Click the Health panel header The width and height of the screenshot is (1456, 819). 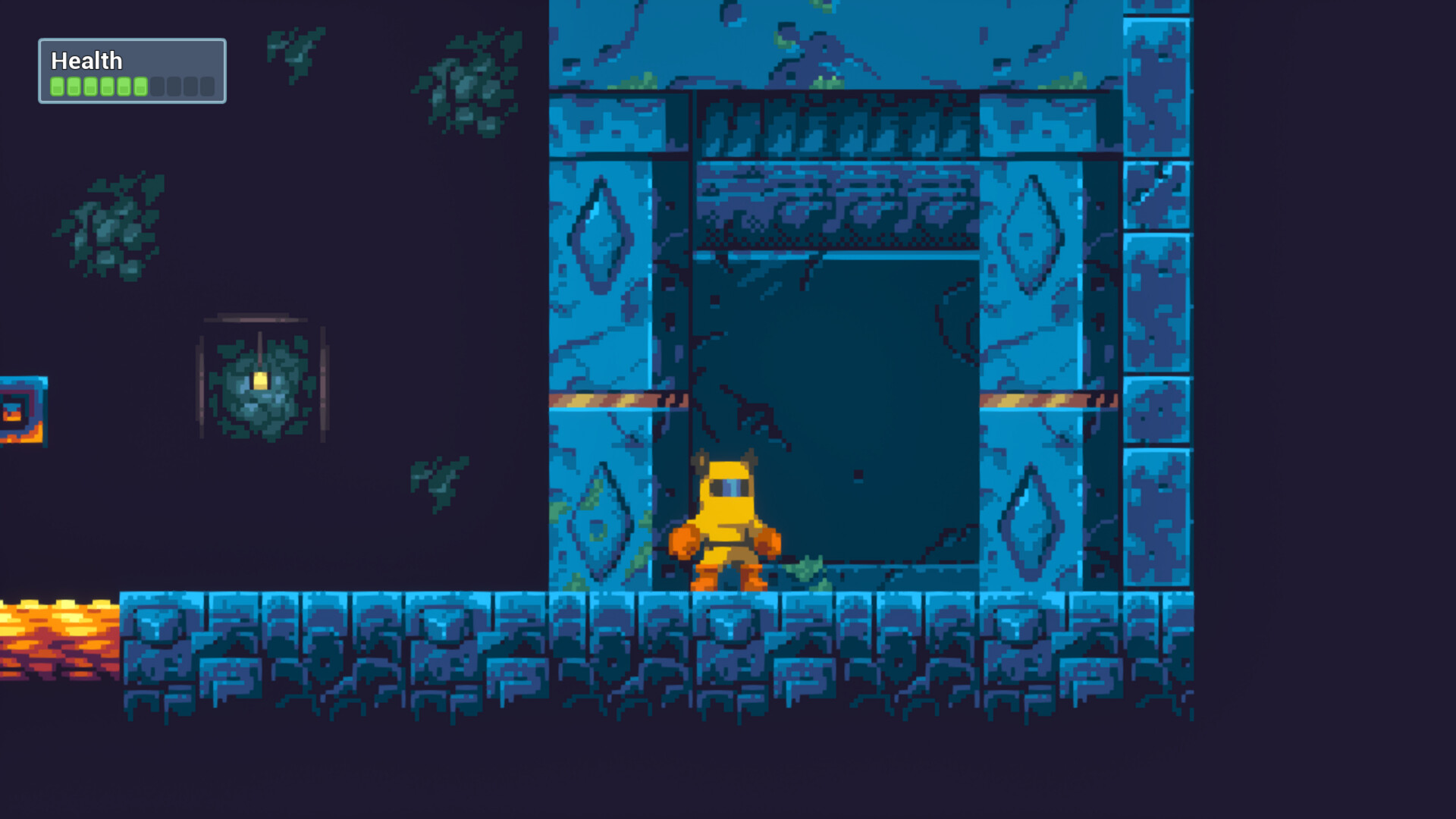click(86, 60)
